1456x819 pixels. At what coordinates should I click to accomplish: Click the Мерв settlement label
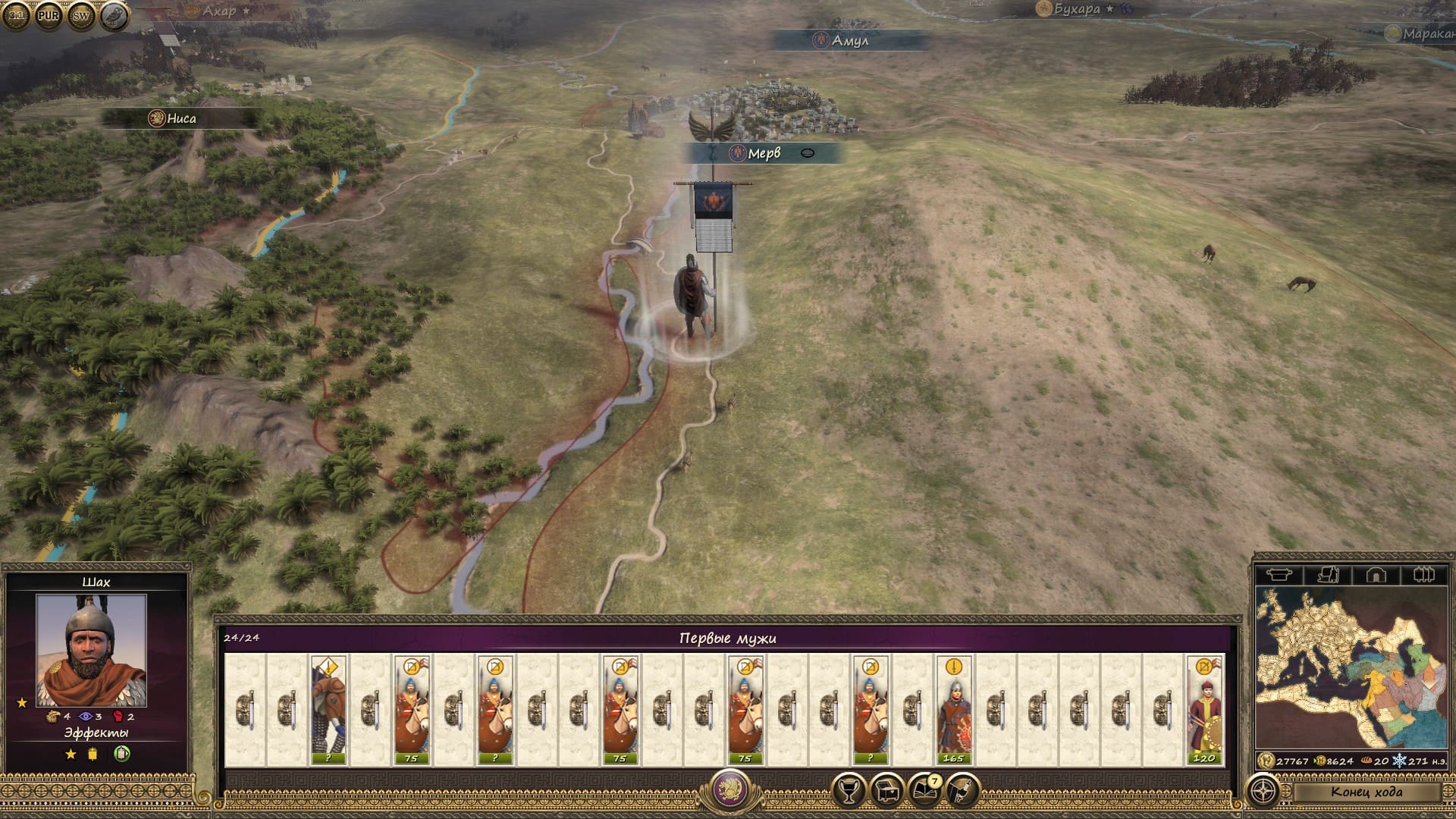pyautogui.click(x=763, y=153)
